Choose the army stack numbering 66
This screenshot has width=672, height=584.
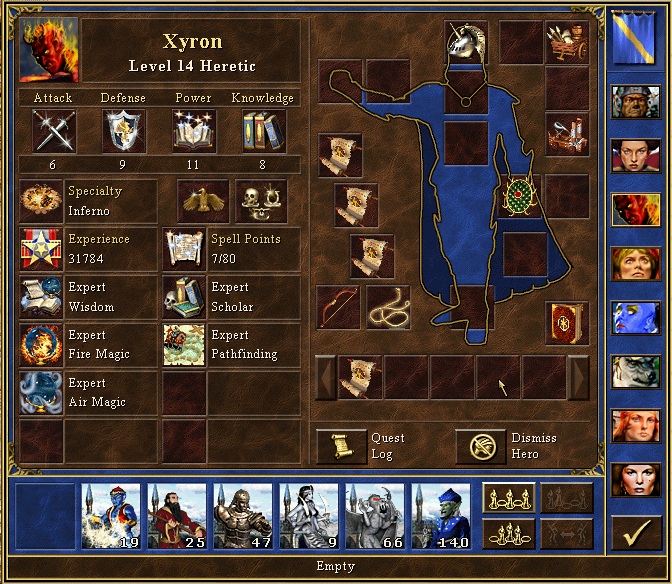[x=375, y=517]
